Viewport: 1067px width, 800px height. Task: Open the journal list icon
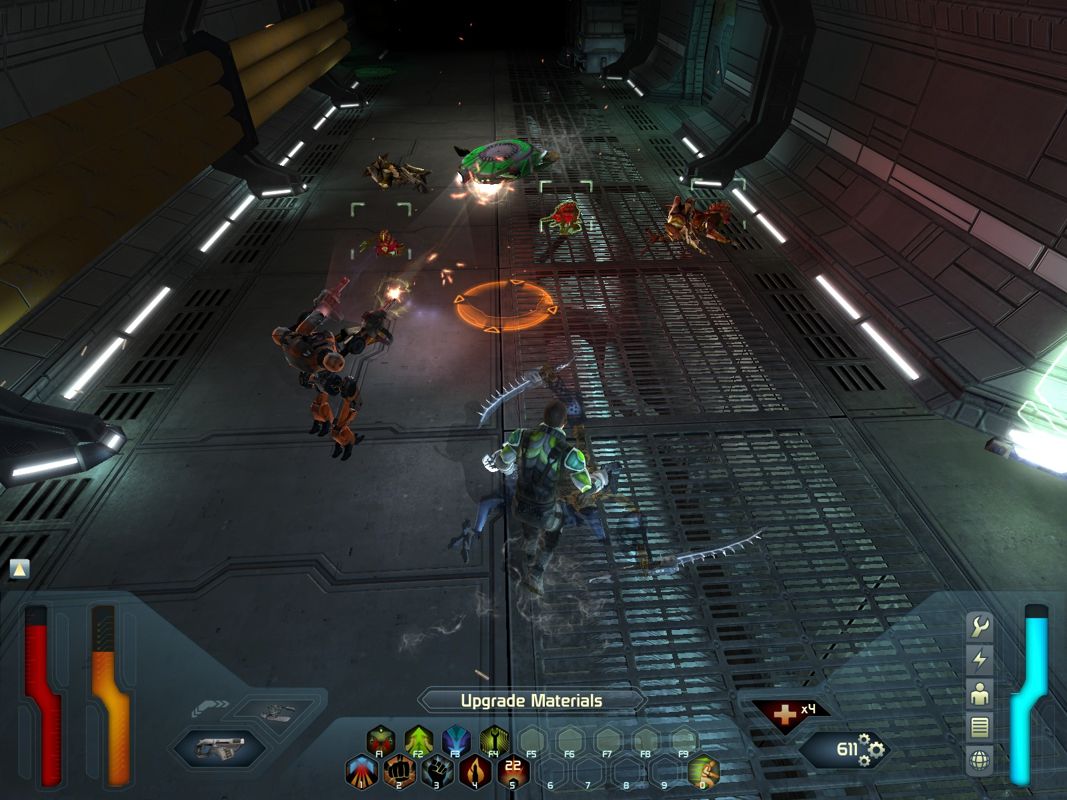click(980, 727)
